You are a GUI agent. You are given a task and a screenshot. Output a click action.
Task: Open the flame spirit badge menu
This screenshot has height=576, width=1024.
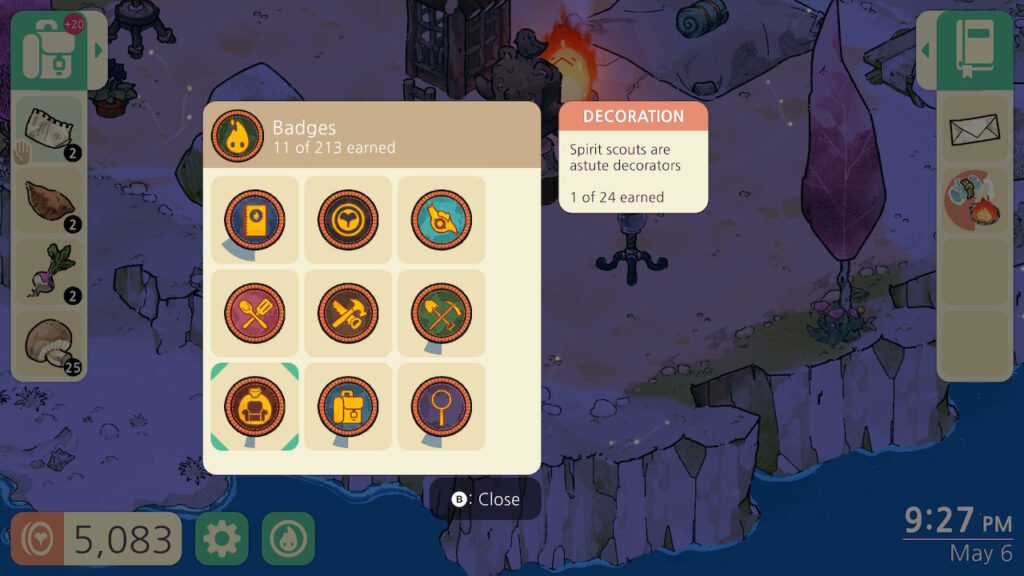coord(288,539)
